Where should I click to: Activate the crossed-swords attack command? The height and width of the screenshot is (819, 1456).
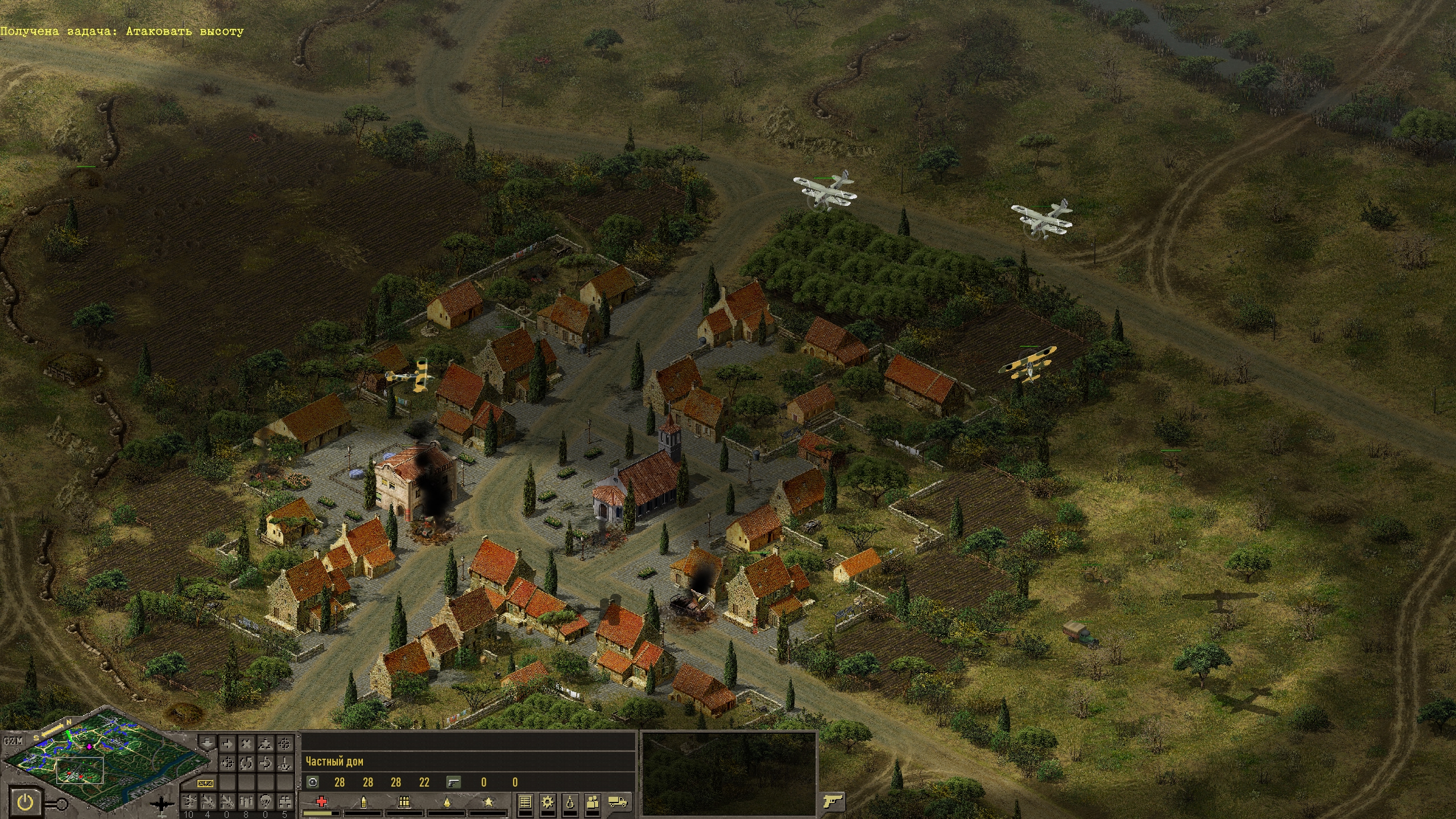[246, 744]
